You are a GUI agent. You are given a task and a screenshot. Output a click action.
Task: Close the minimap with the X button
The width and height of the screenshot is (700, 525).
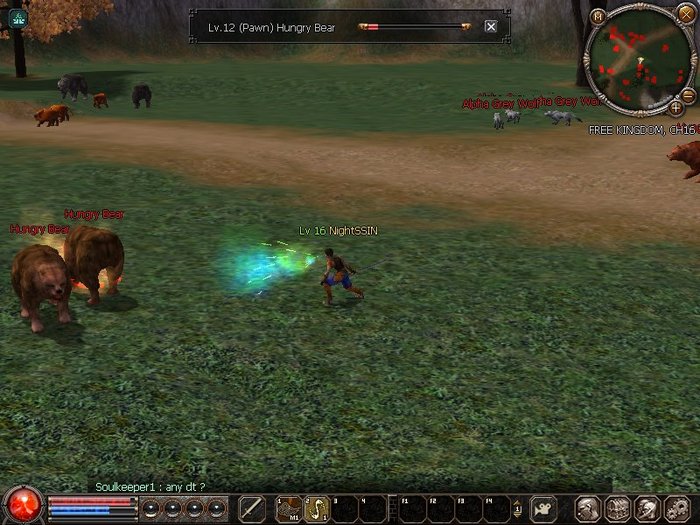click(x=685, y=14)
